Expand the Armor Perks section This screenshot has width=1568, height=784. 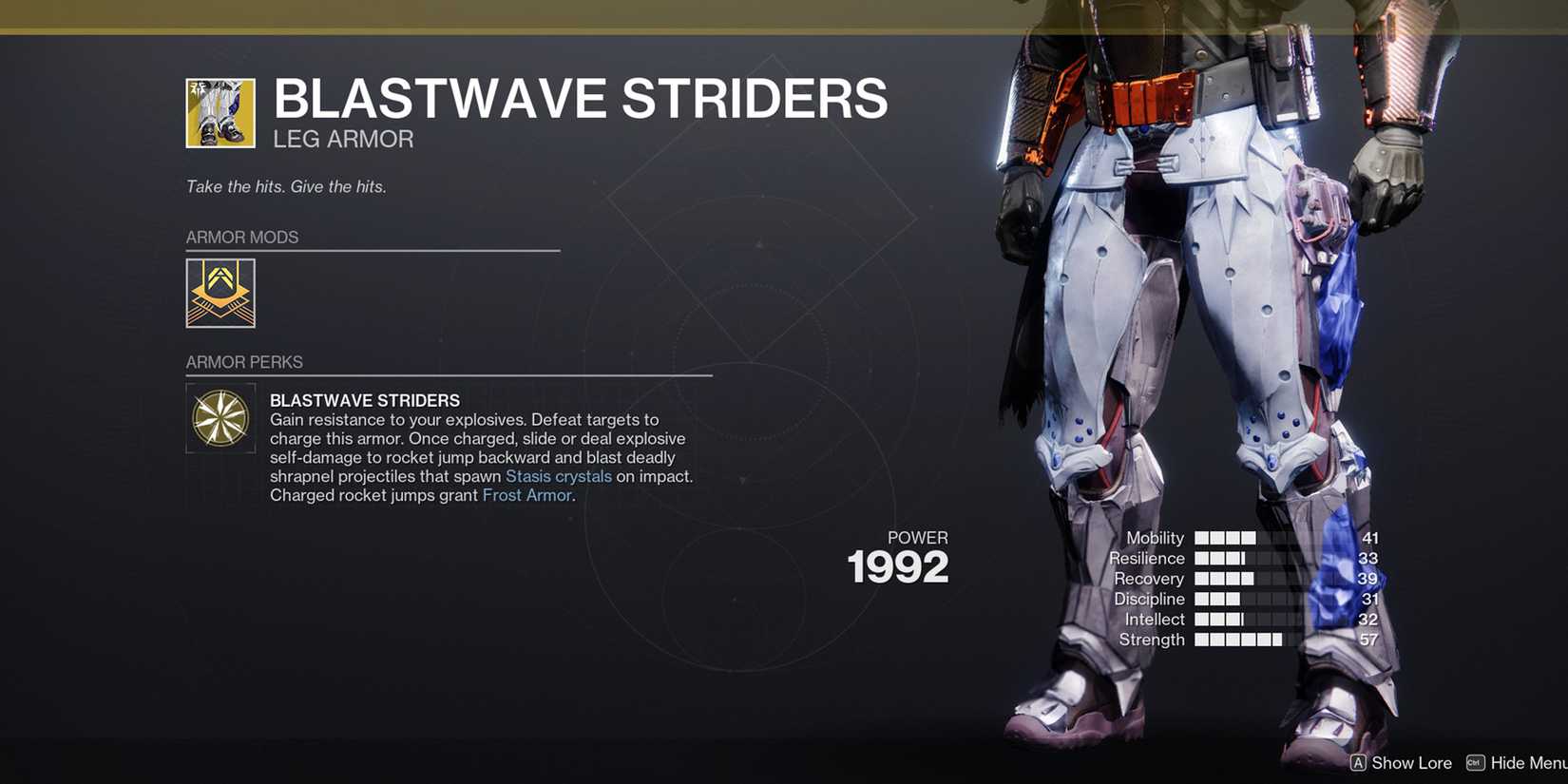tap(244, 362)
